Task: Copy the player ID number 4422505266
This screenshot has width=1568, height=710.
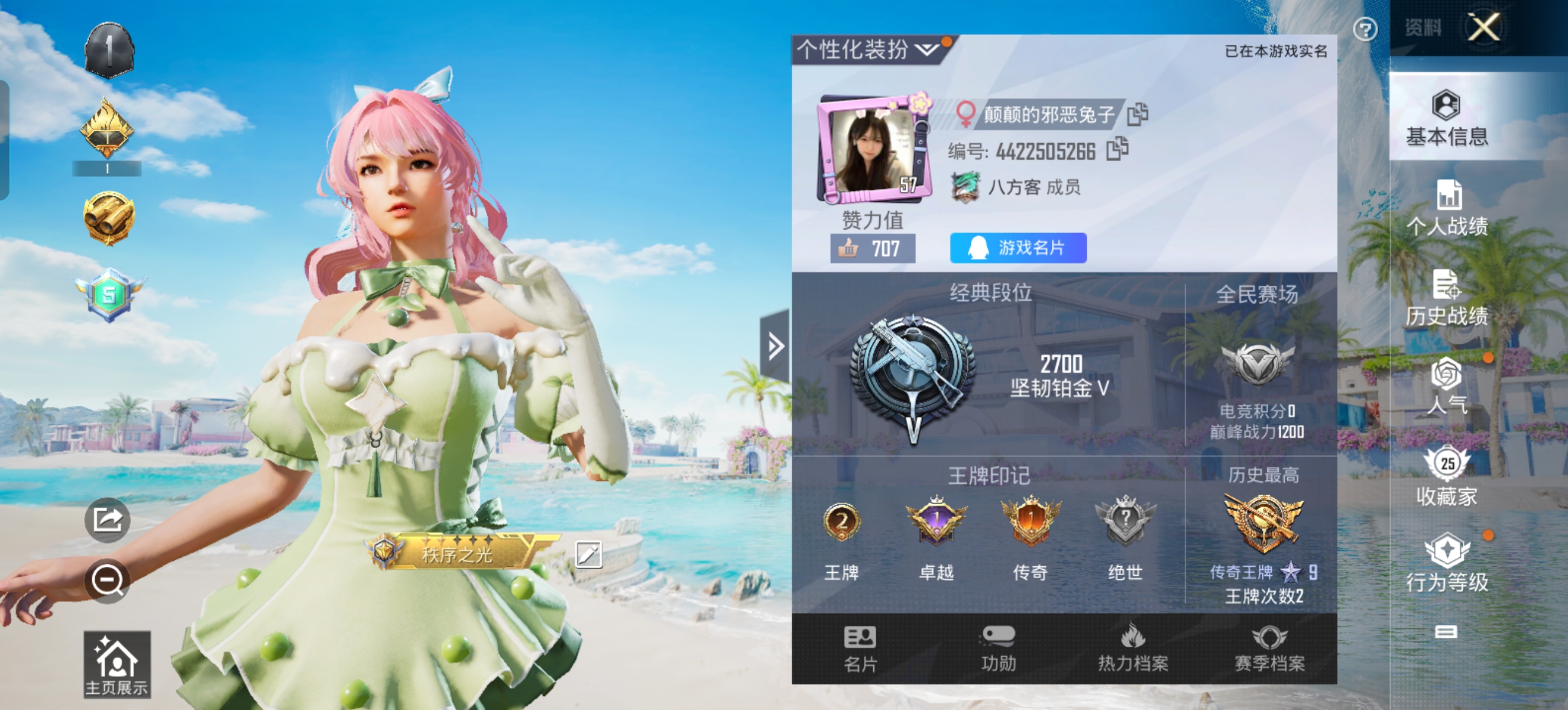Action: pyautogui.click(x=1117, y=149)
